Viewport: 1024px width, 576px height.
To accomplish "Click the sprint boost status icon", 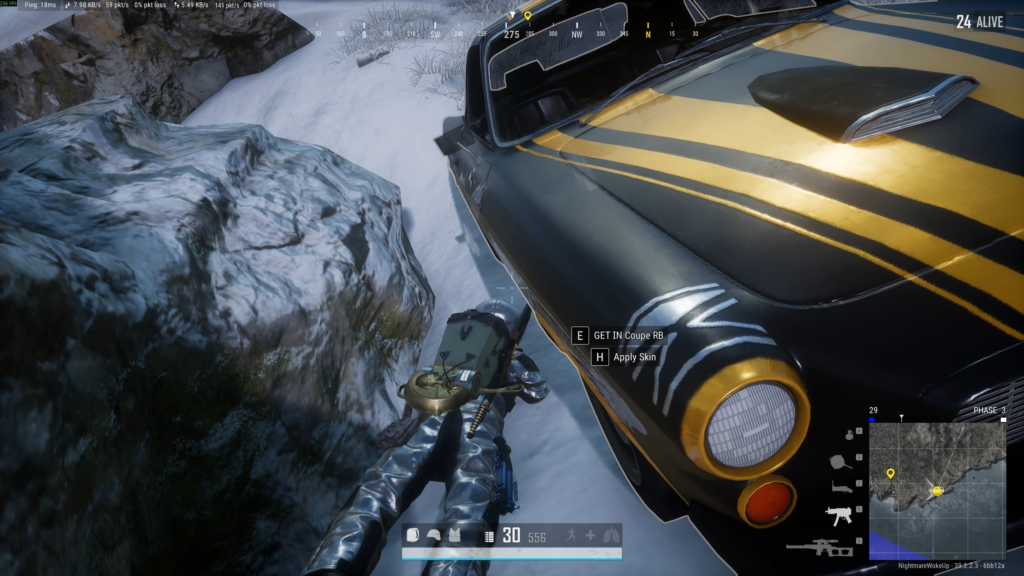I will tap(573, 536).
